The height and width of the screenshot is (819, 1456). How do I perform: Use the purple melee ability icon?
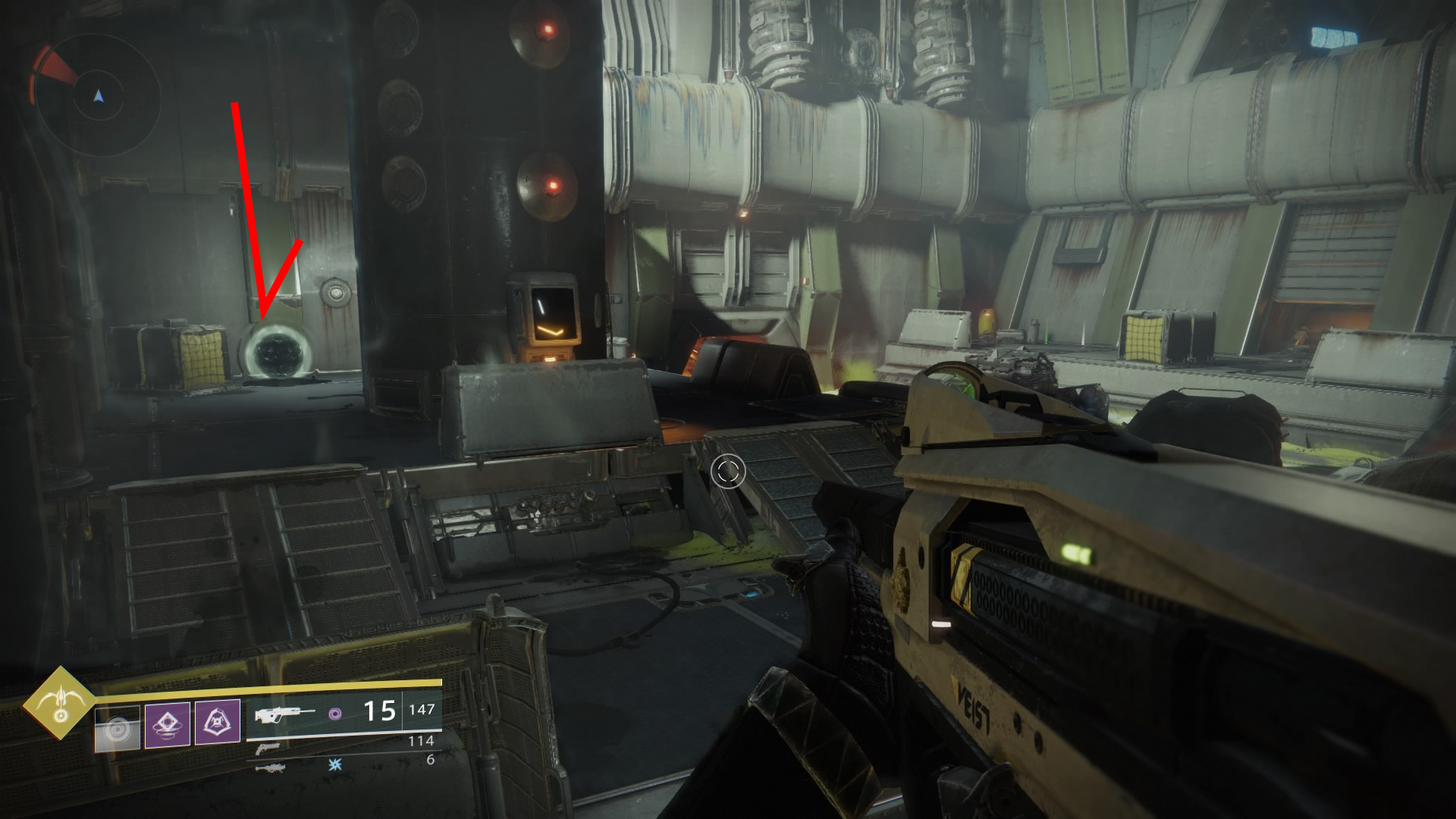click(x=218, y=722)
